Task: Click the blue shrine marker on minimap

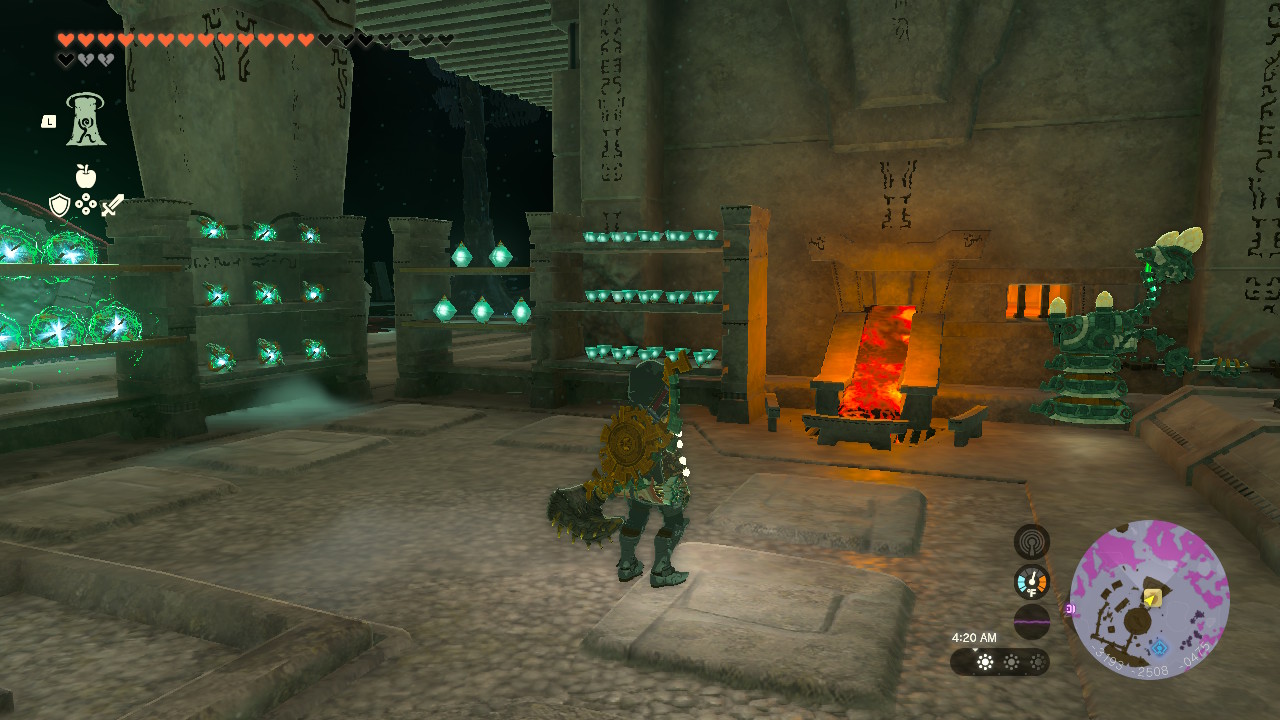Action: (x=1159, y=648)
